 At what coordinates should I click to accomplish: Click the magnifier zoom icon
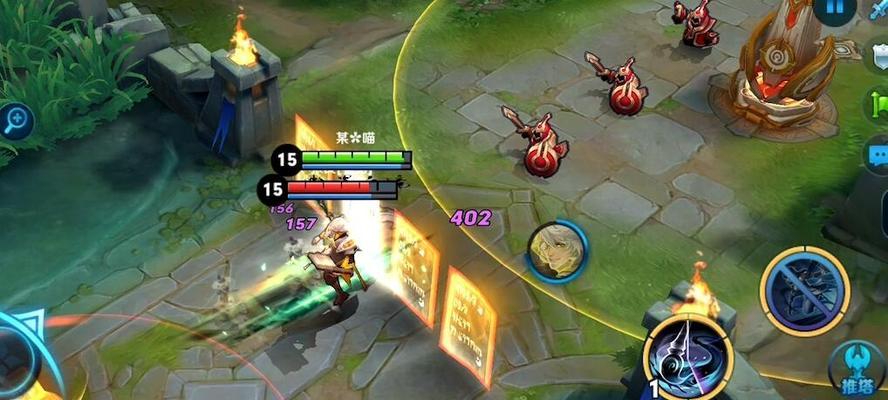(15, 121)
